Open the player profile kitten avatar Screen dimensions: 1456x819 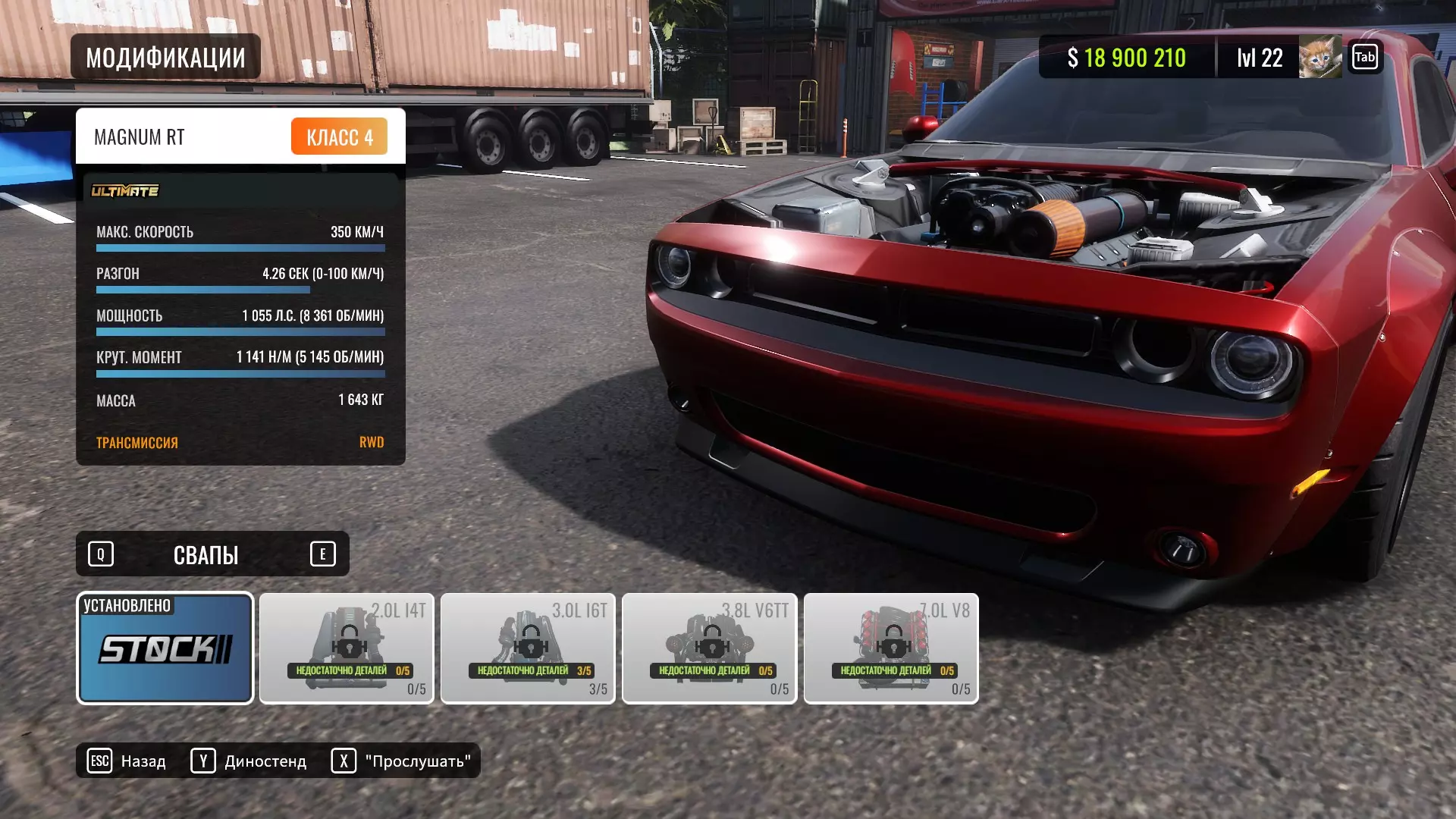click(1319, 57)
